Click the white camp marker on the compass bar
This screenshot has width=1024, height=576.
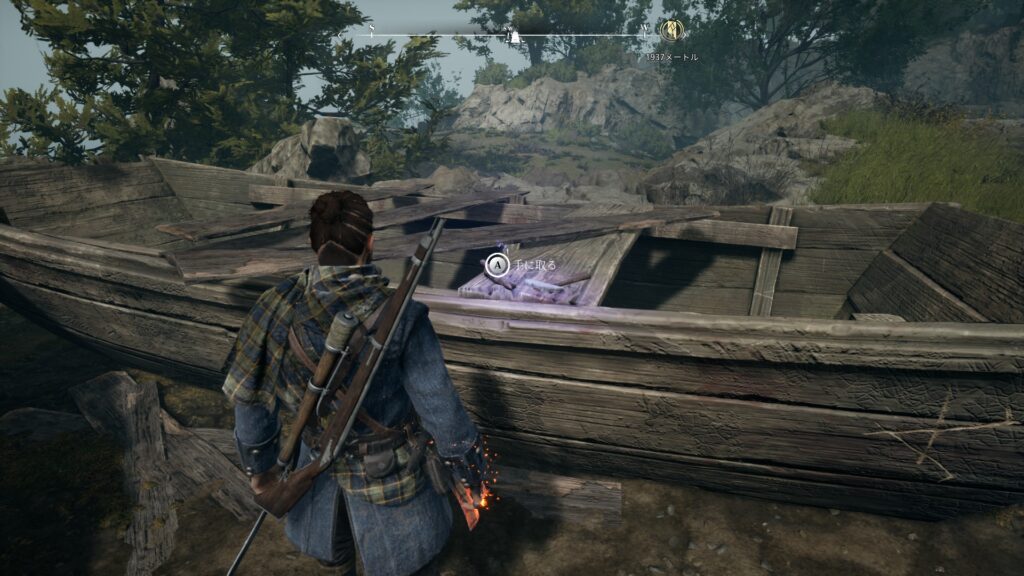[515, 36]
